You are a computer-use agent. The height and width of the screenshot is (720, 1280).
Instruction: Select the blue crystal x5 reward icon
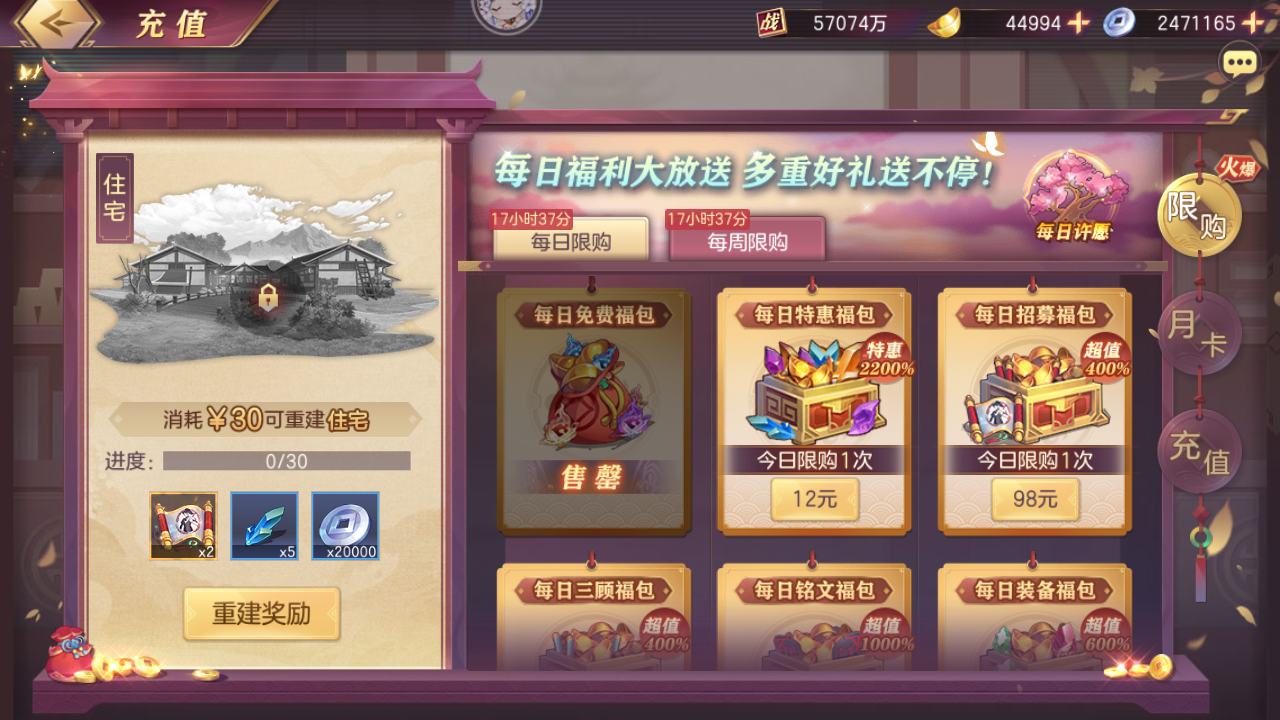click(264, 524)
